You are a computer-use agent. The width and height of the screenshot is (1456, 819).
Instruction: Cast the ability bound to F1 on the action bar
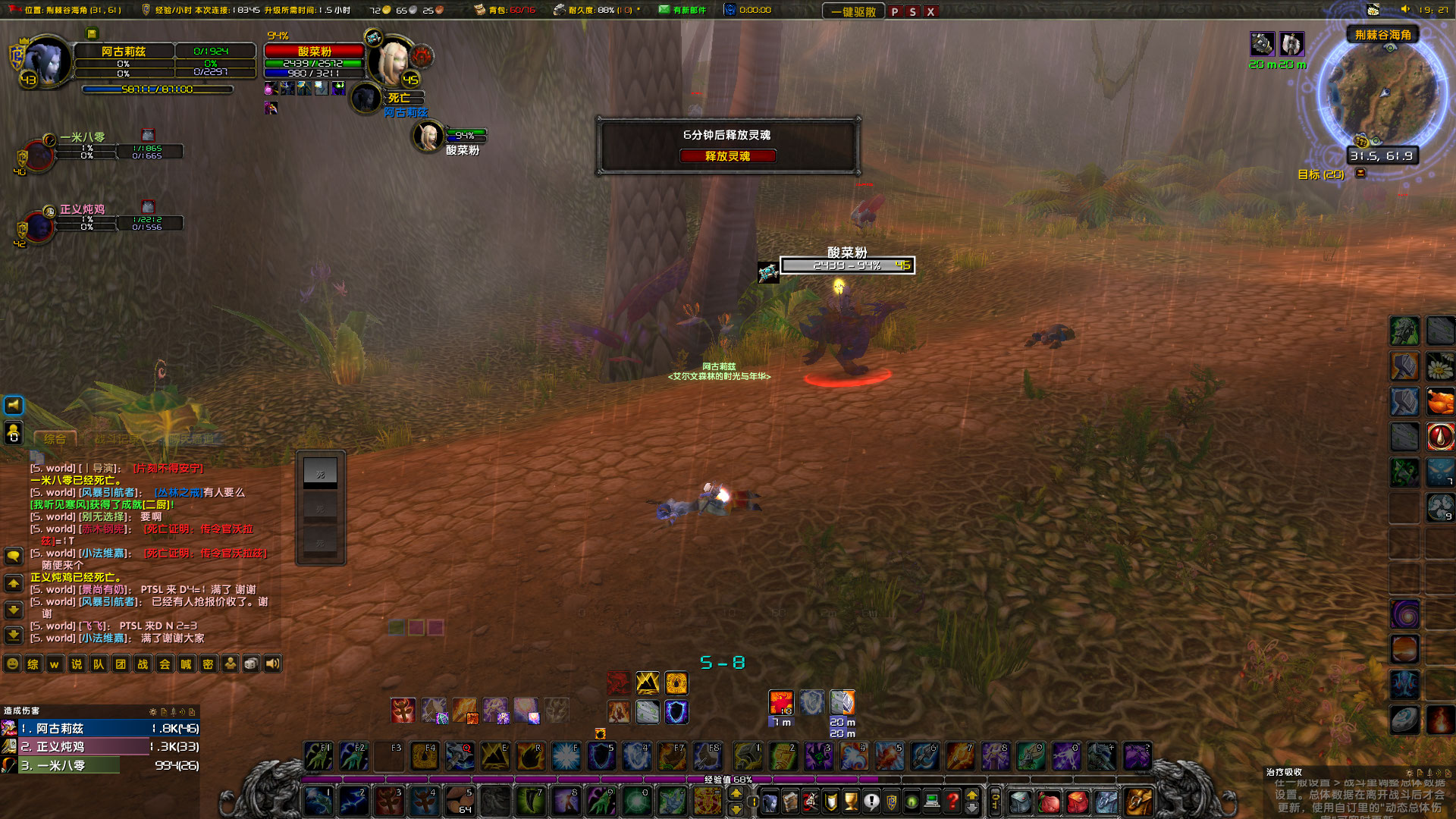point(318,756)
